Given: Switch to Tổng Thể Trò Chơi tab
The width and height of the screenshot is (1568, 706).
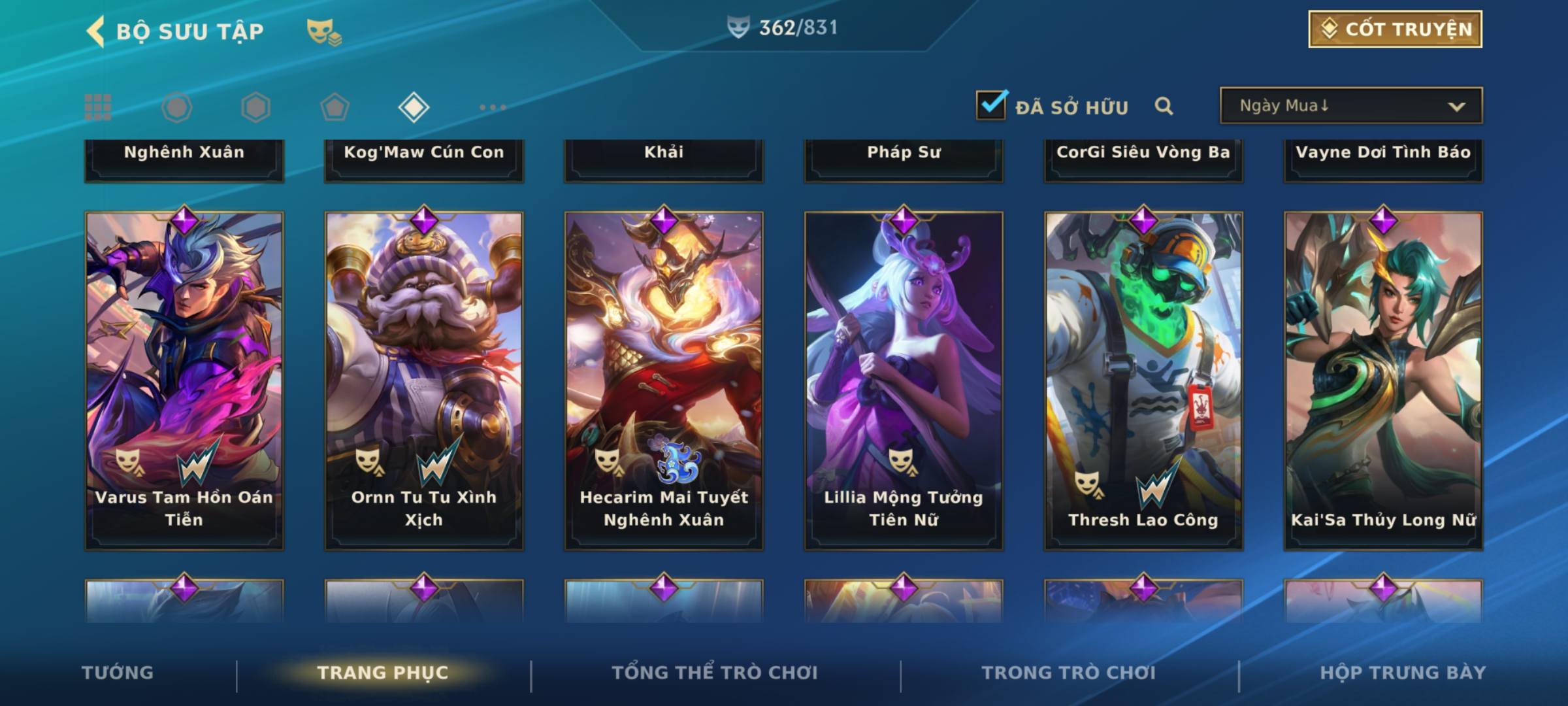Looking at the screenshot, I should point(715,673).
